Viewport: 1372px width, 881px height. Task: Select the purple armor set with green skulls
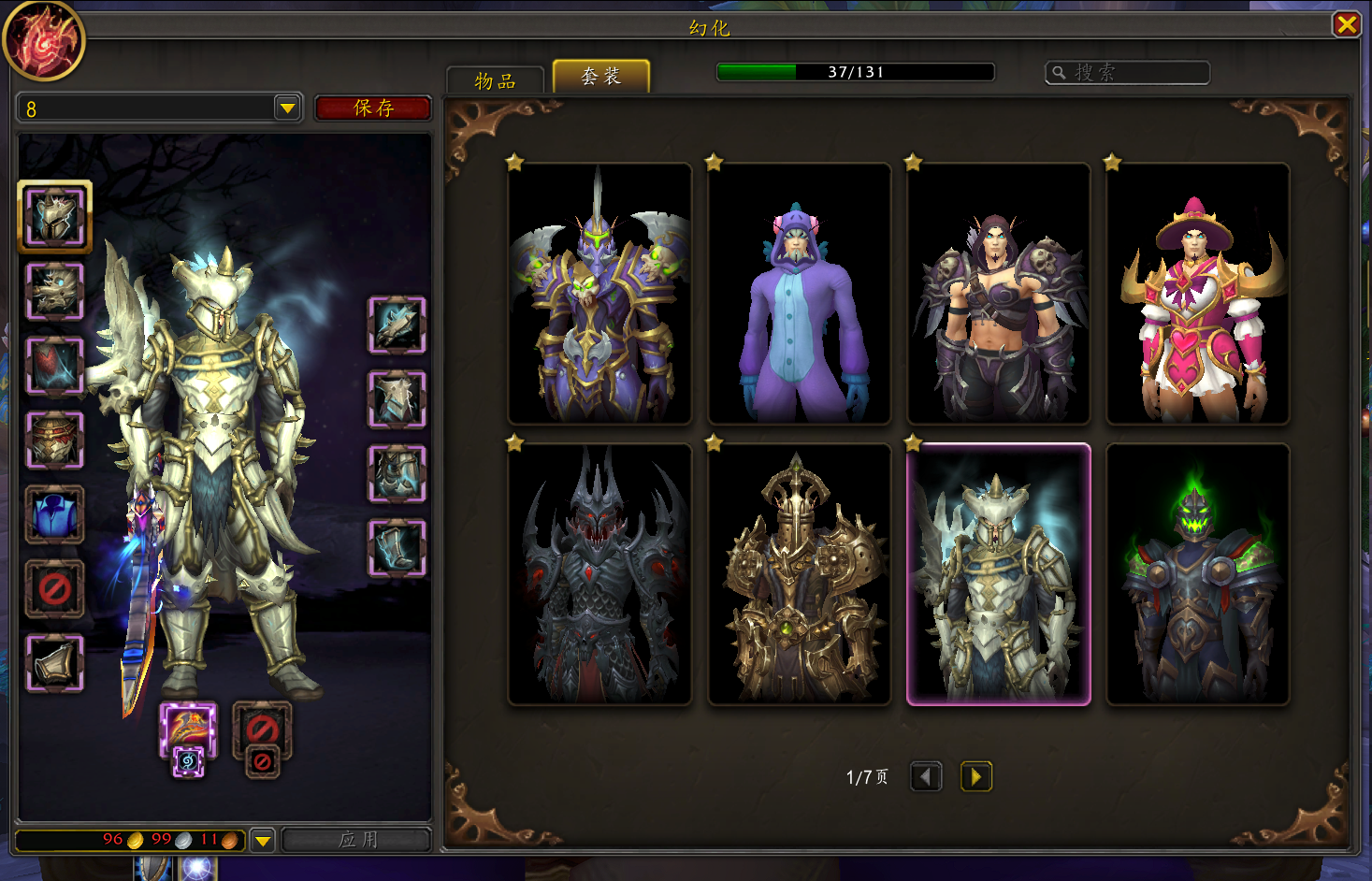599,294
